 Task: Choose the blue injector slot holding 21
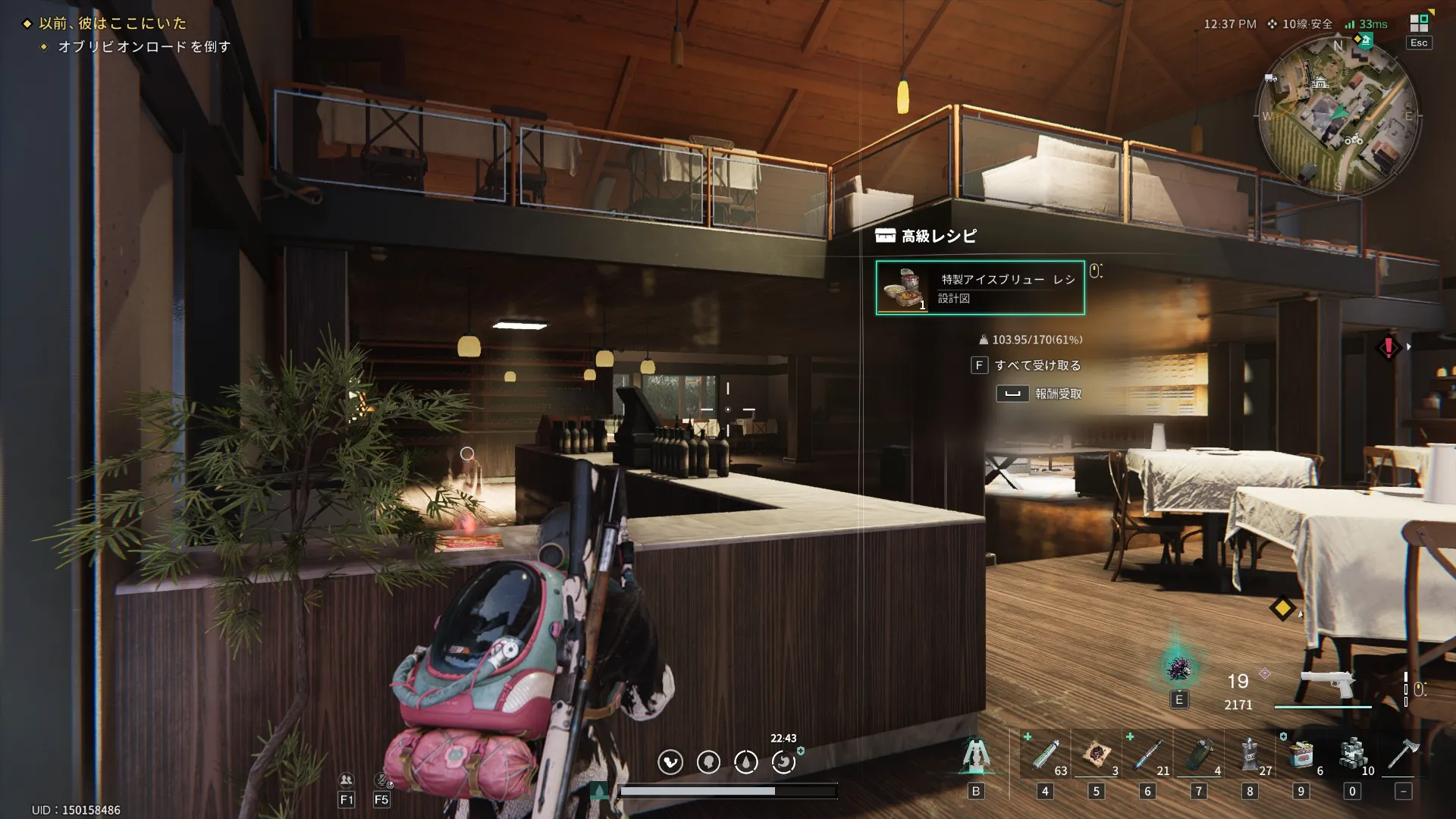coord(1148,755)
